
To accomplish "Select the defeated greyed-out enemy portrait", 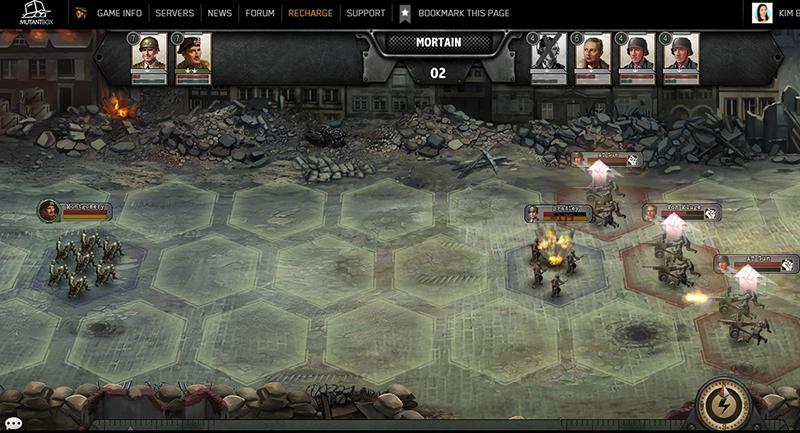I will 548,54.
